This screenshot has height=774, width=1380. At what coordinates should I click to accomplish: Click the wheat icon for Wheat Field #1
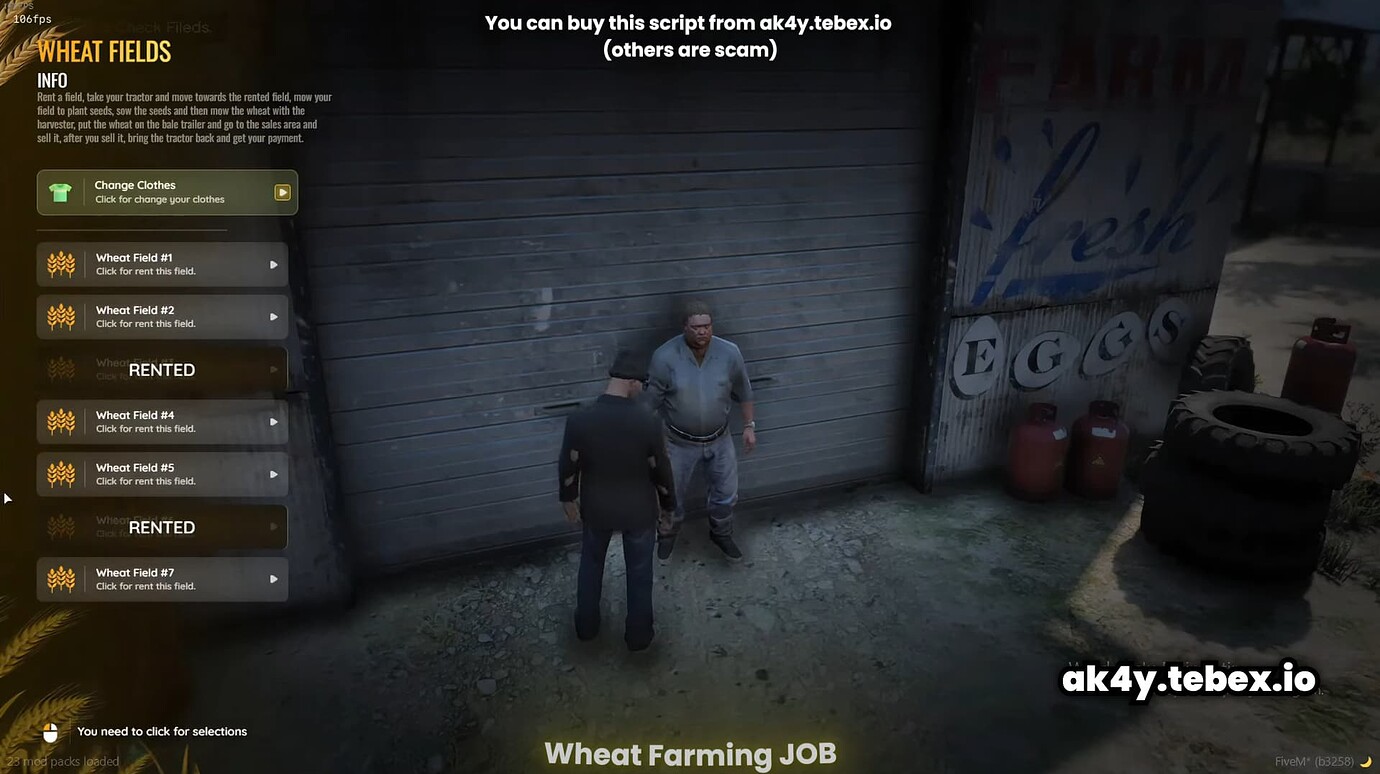tap(60, 263)
